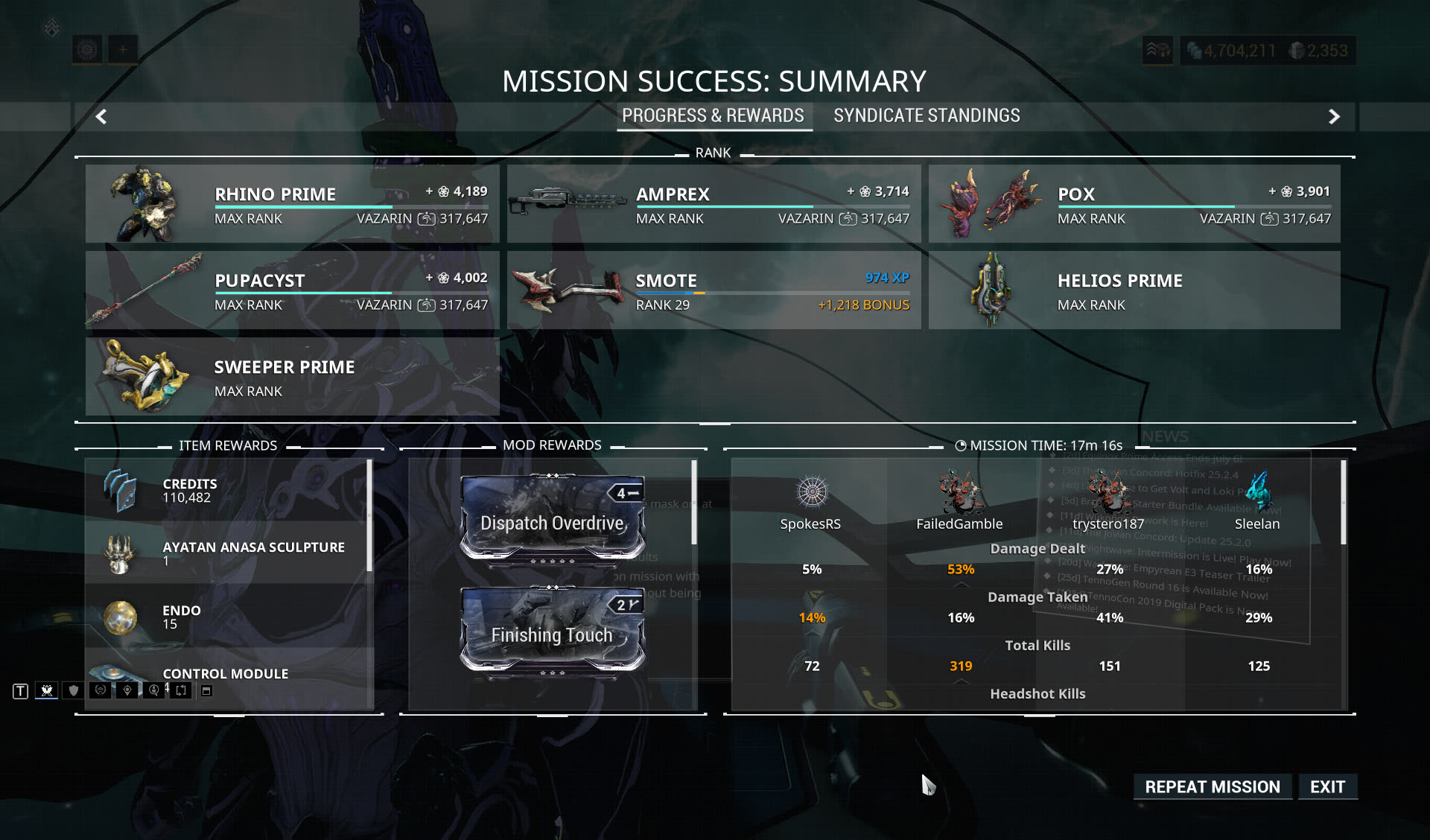
Task: Select the Rhino Prime rank card
Action: 292,203
